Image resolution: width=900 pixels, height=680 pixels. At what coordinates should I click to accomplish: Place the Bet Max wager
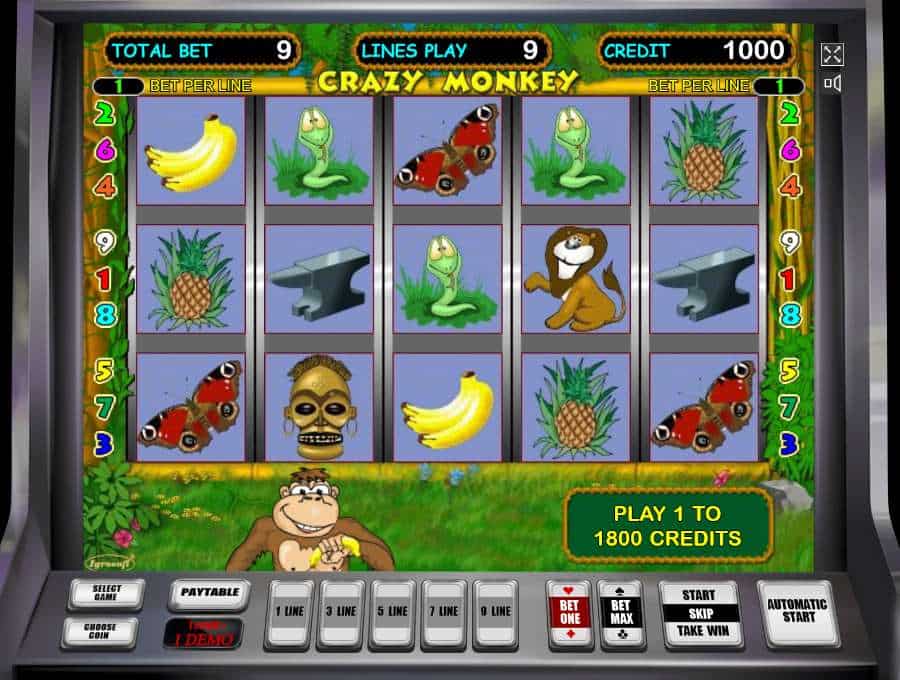tap(620, 613)
